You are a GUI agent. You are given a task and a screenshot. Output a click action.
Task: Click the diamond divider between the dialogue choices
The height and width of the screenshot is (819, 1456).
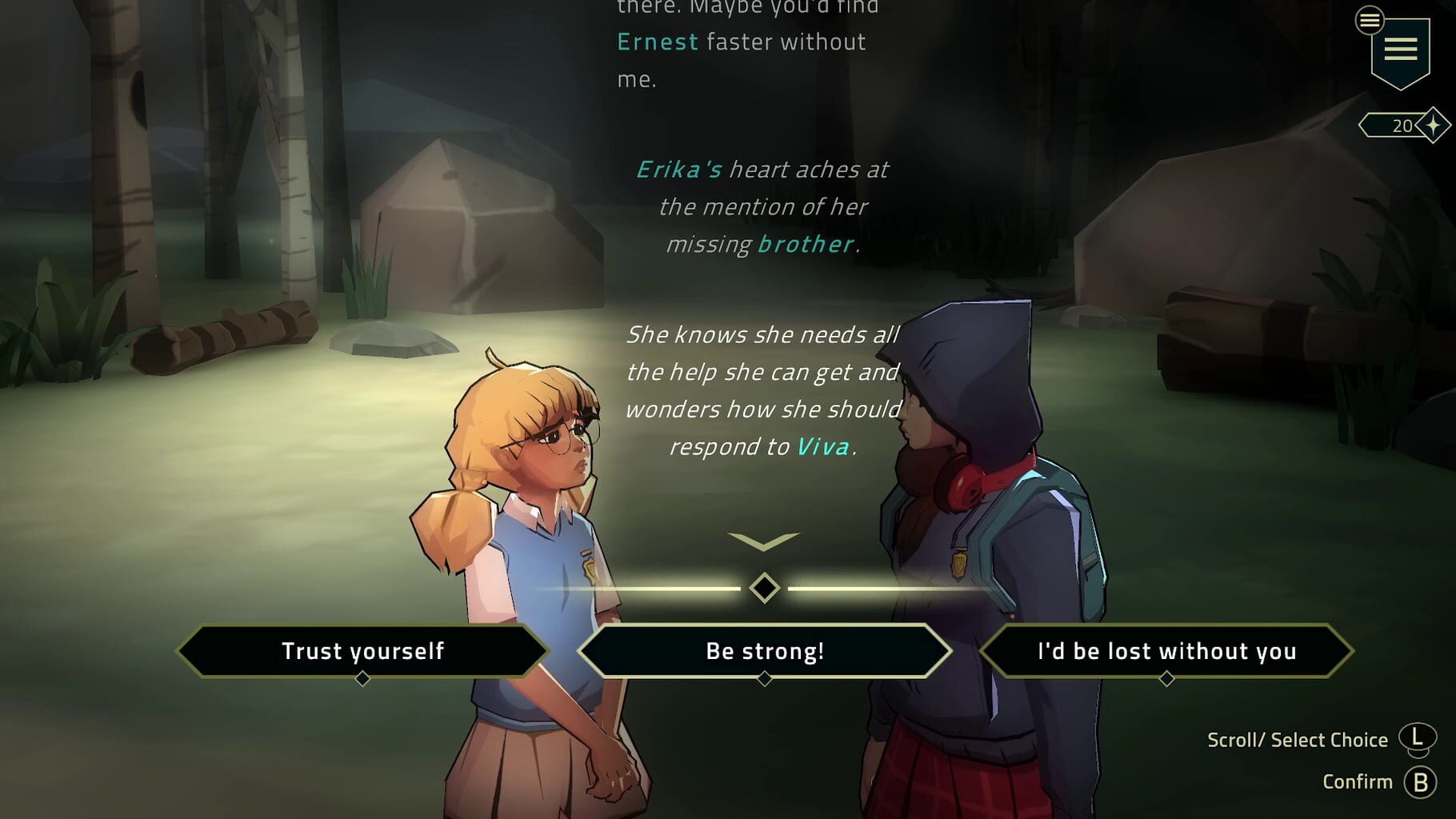click(765, 589)
